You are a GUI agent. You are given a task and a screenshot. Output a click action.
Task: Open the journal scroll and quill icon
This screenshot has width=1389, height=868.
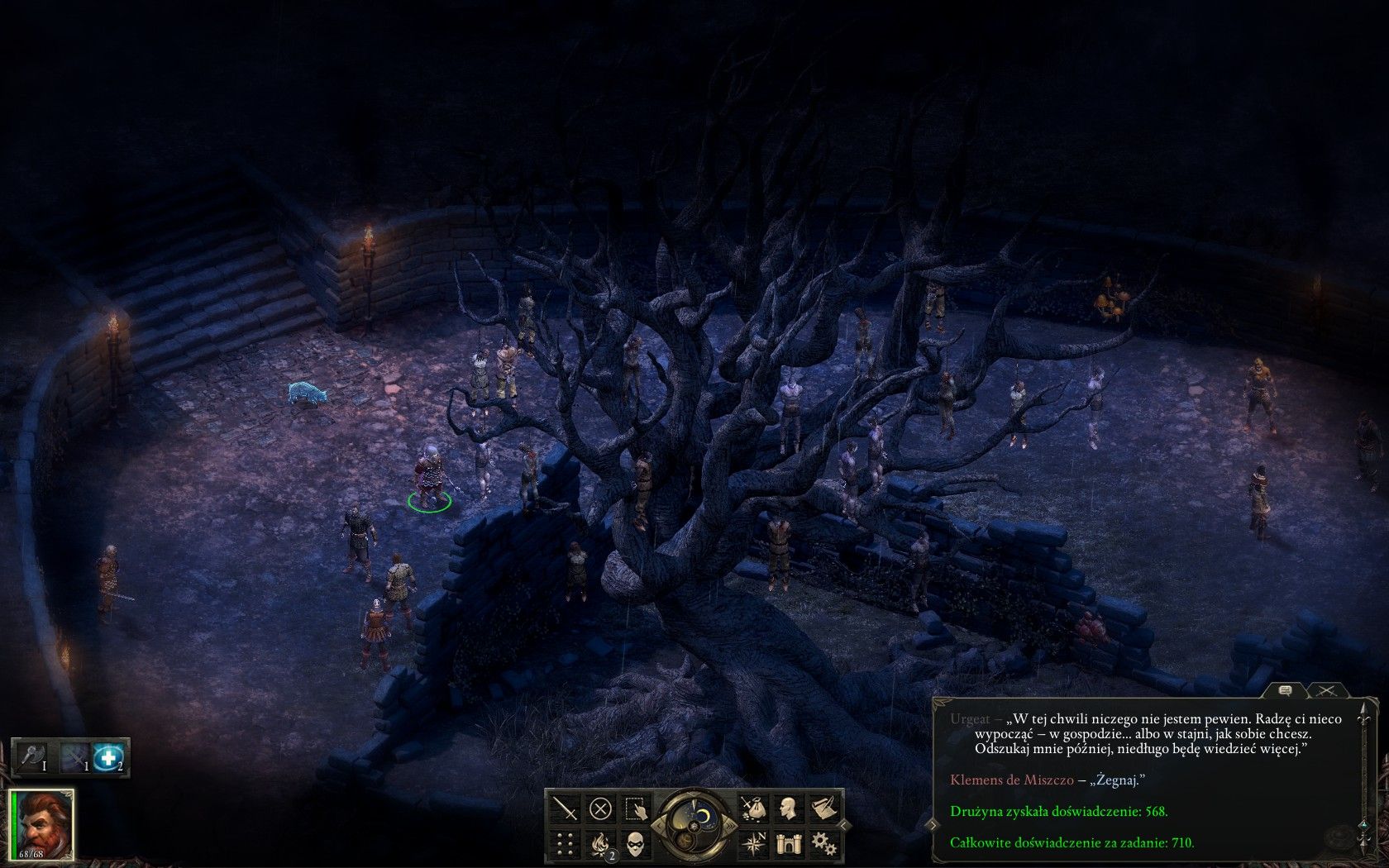[x=823, y=808]
